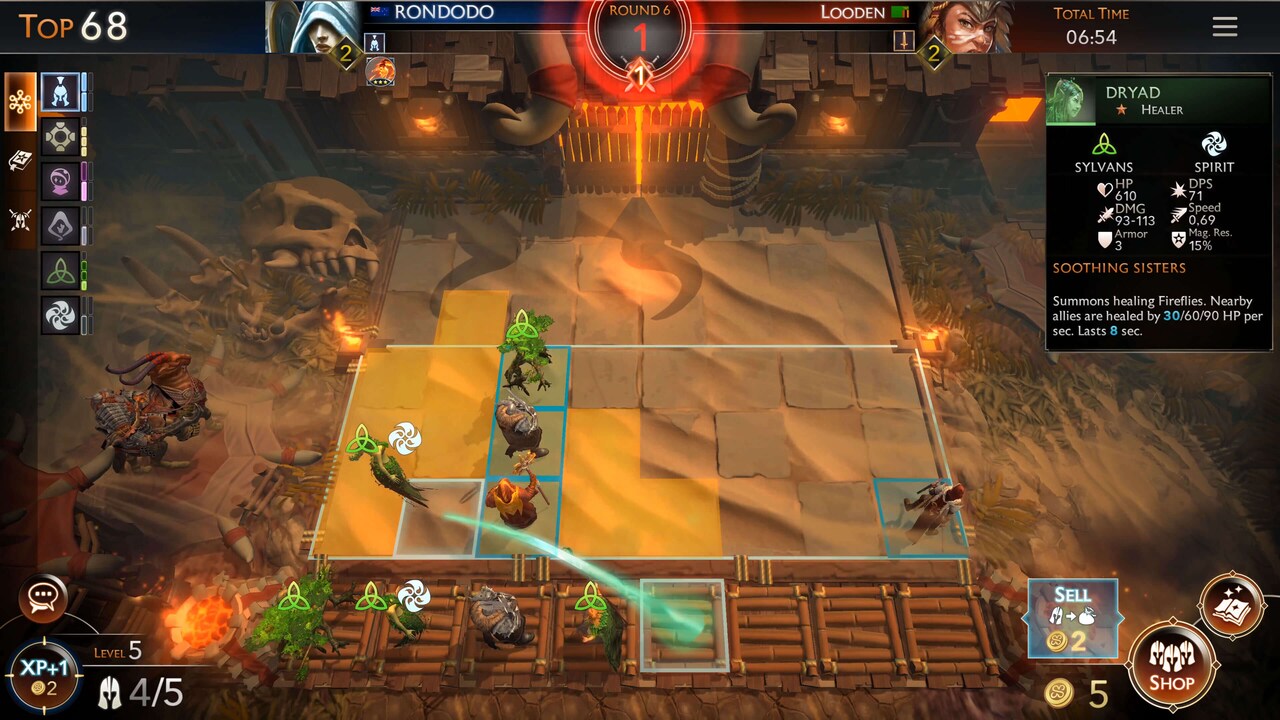Viewport: 1280px width, 720px height.
Task: Open the main menu via hamburger icon
Action: [1224, 26]
